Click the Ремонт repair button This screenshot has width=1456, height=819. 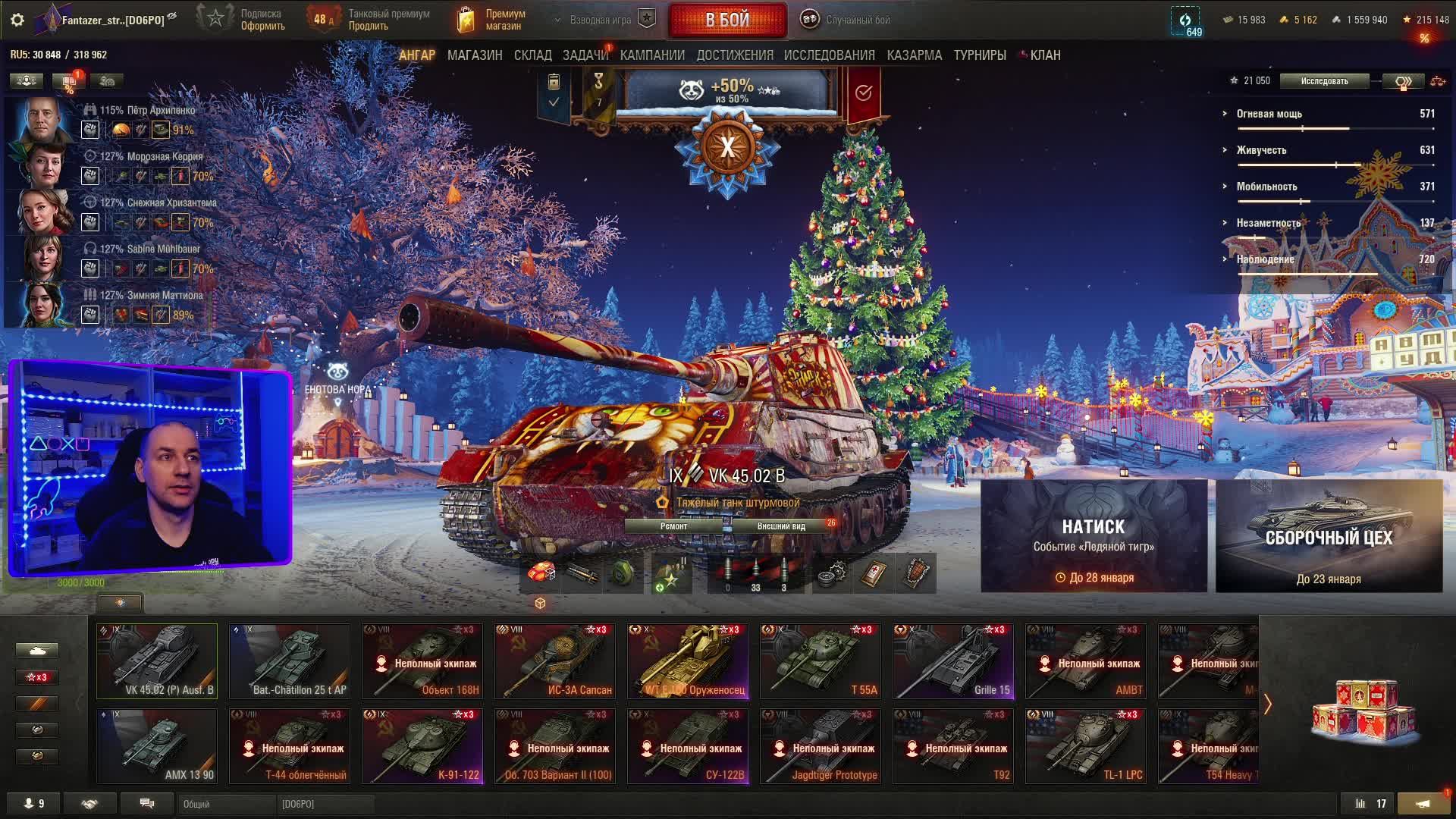[x=673, y=526]
